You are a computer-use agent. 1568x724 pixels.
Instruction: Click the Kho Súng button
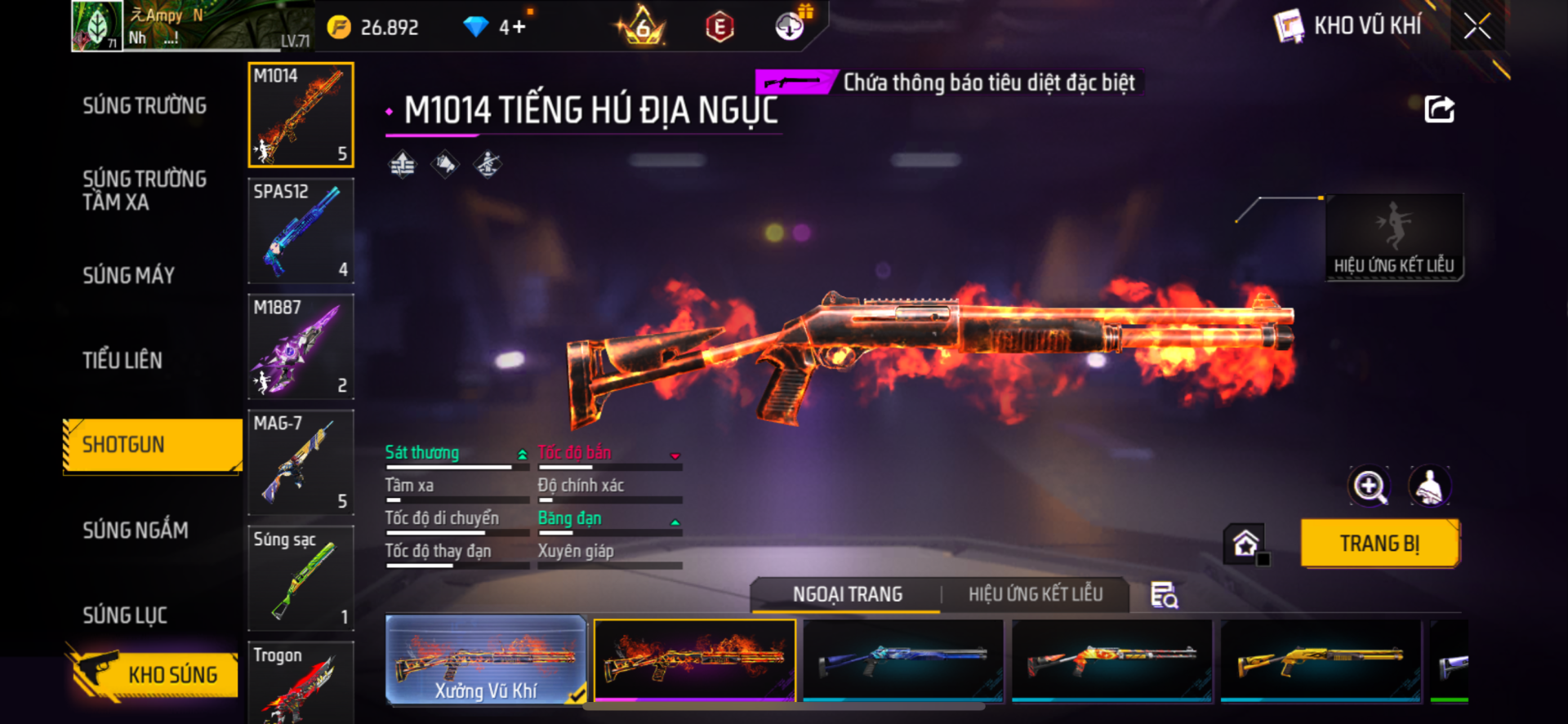point(154,673)
